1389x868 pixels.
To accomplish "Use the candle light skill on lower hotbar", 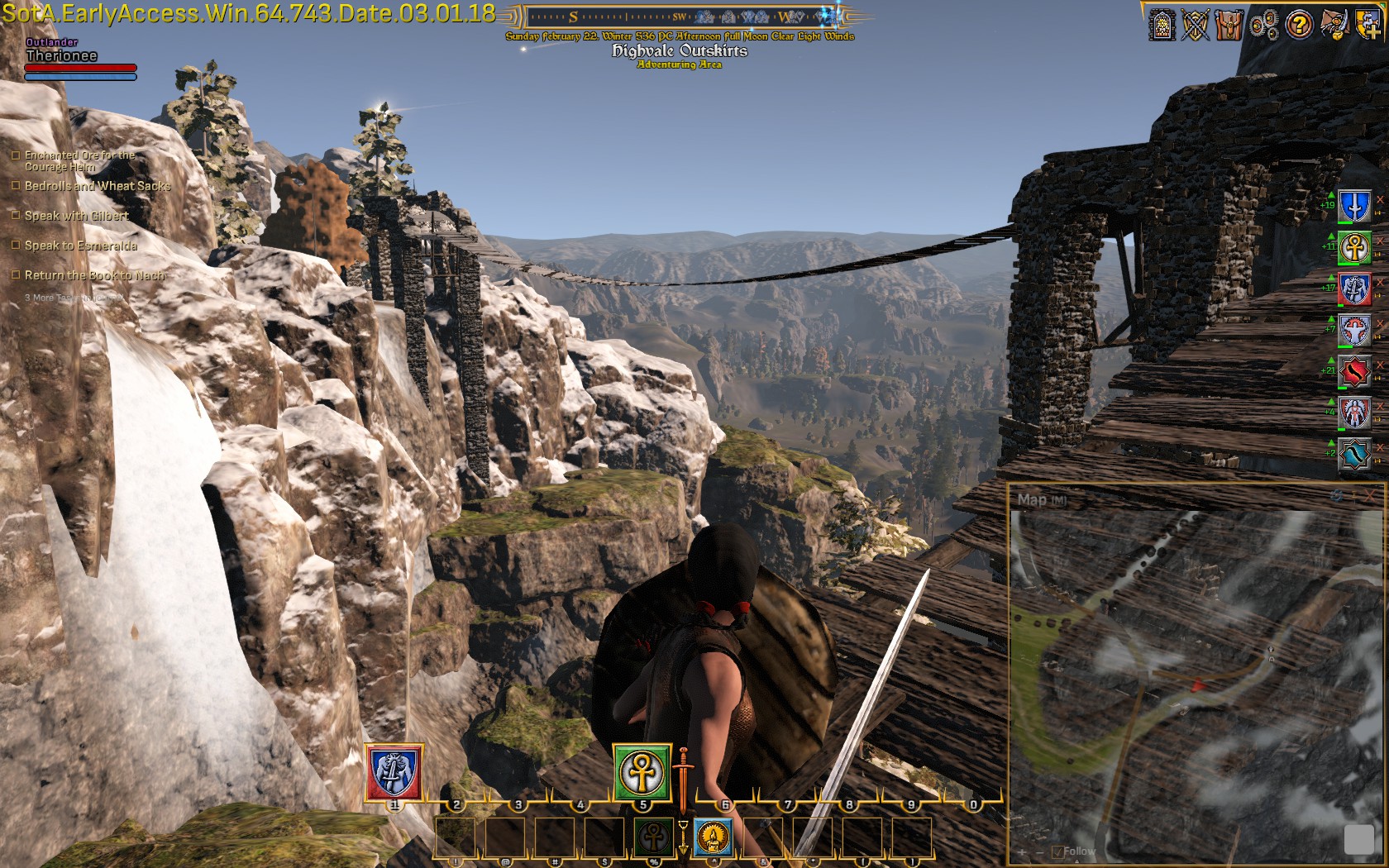I will tap(713, 837).
